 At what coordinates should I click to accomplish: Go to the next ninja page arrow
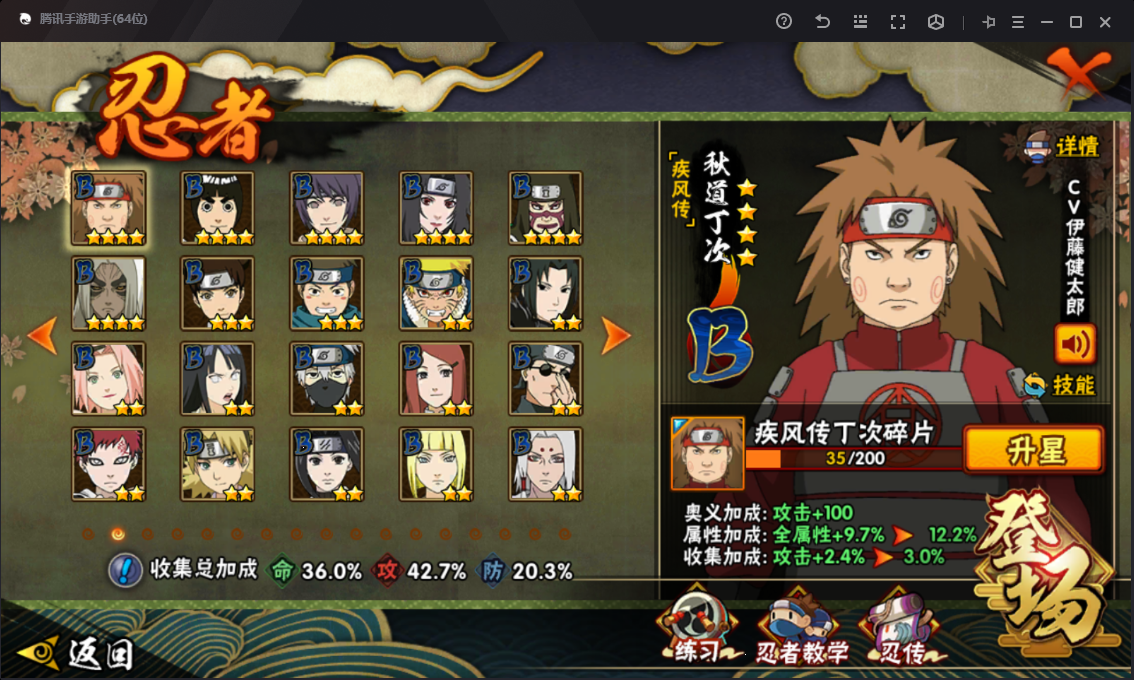616,337
